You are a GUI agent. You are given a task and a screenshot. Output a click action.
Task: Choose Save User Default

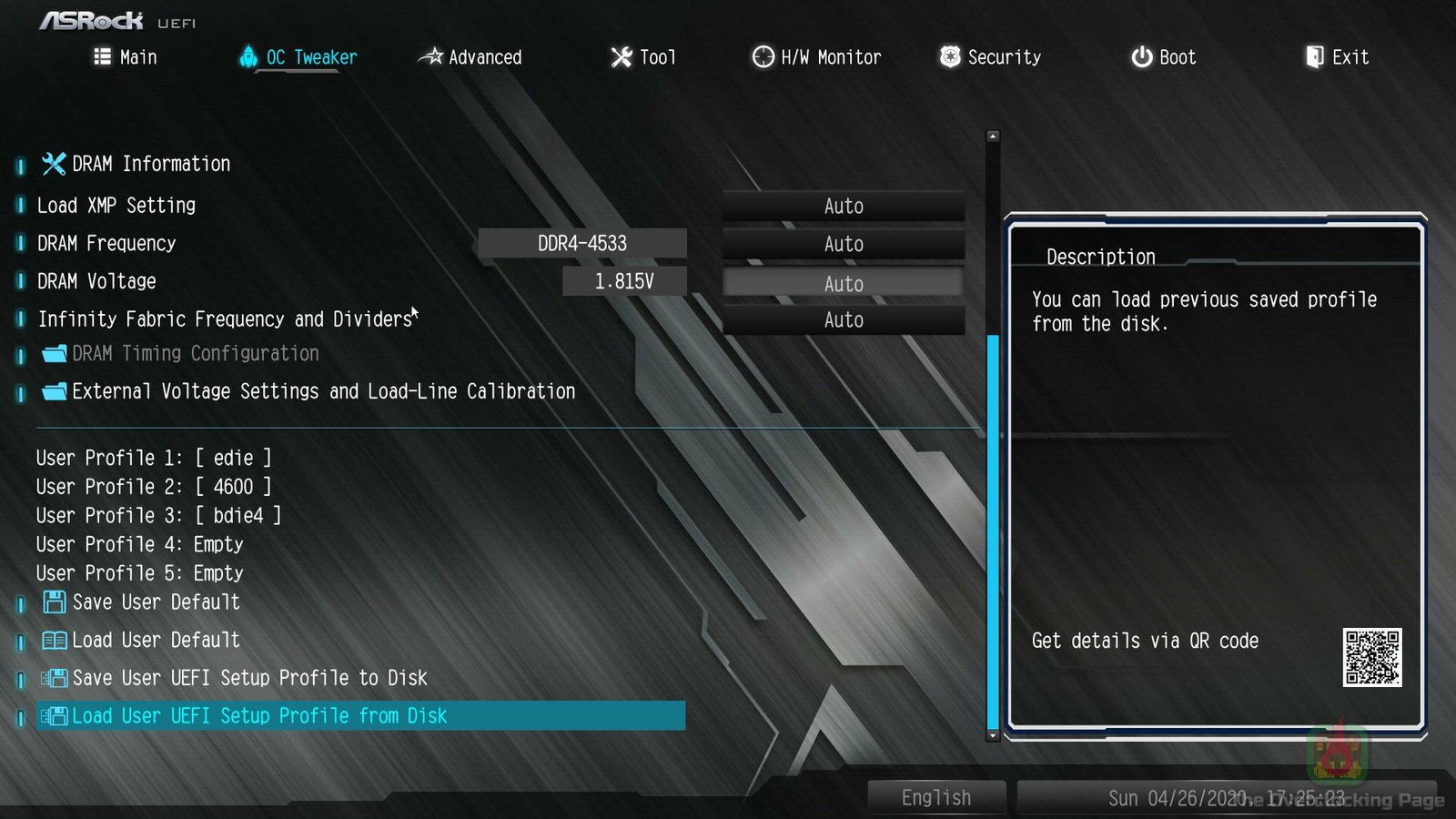pos(156,602)
